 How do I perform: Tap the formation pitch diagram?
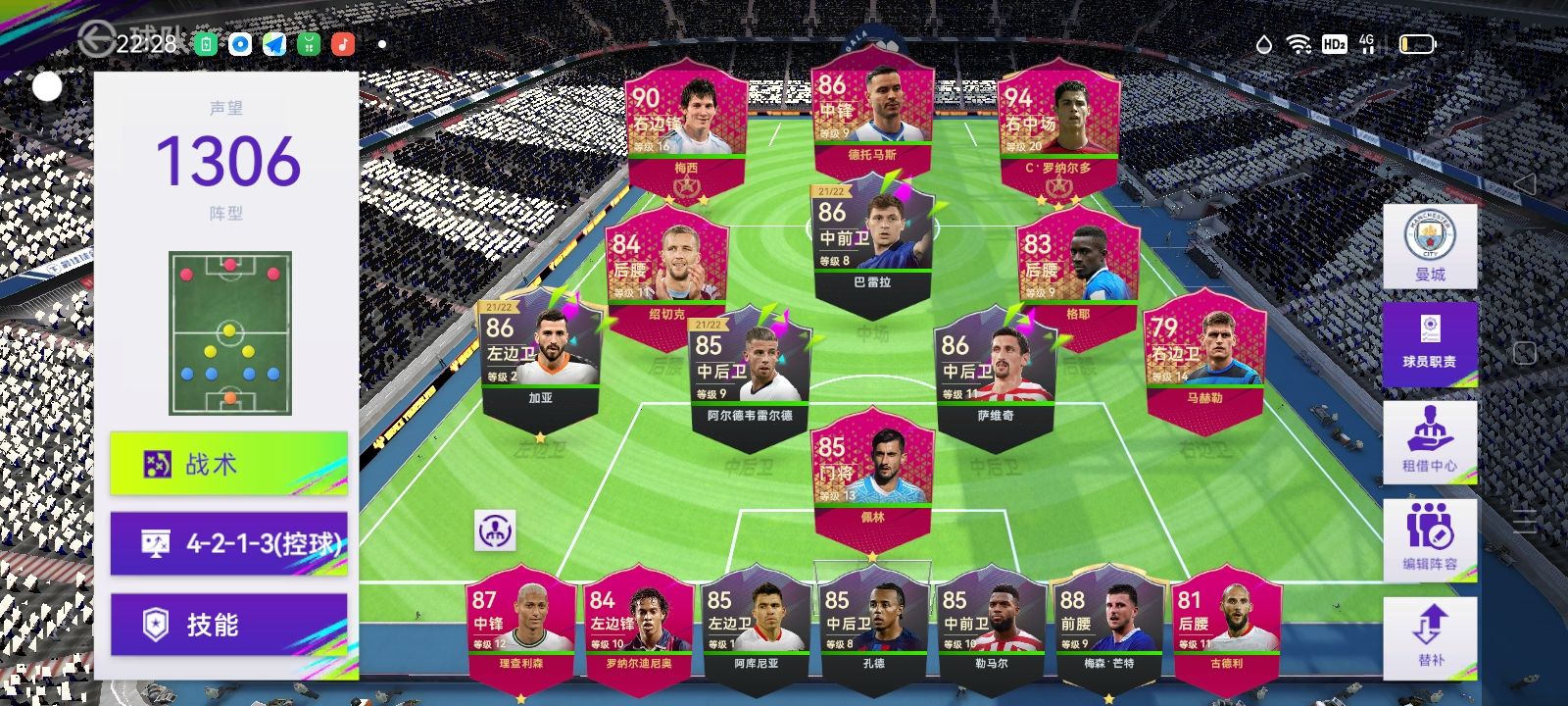tap(229, 333)
